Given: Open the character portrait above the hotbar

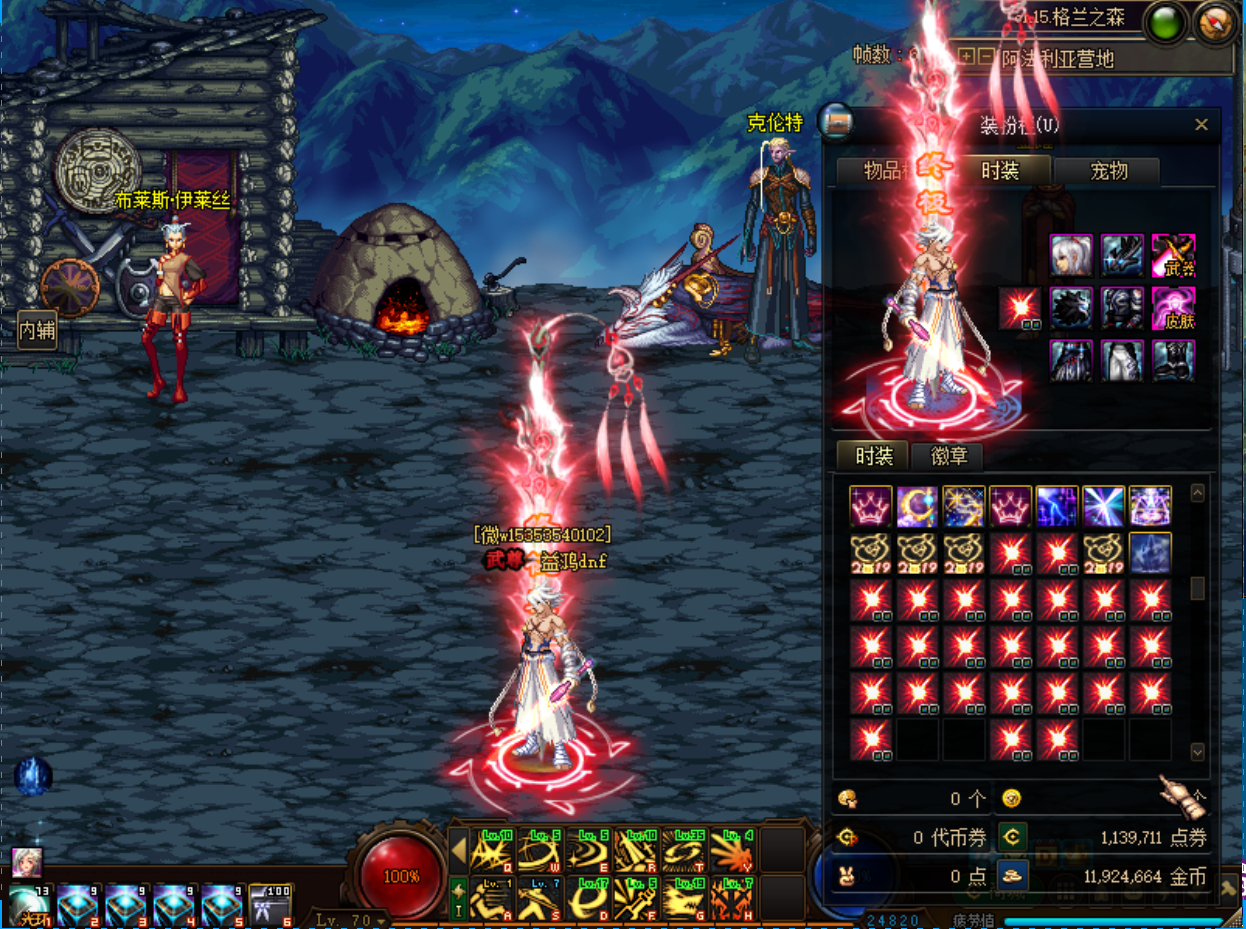Looking at the screenshot, I should (26, 862).
